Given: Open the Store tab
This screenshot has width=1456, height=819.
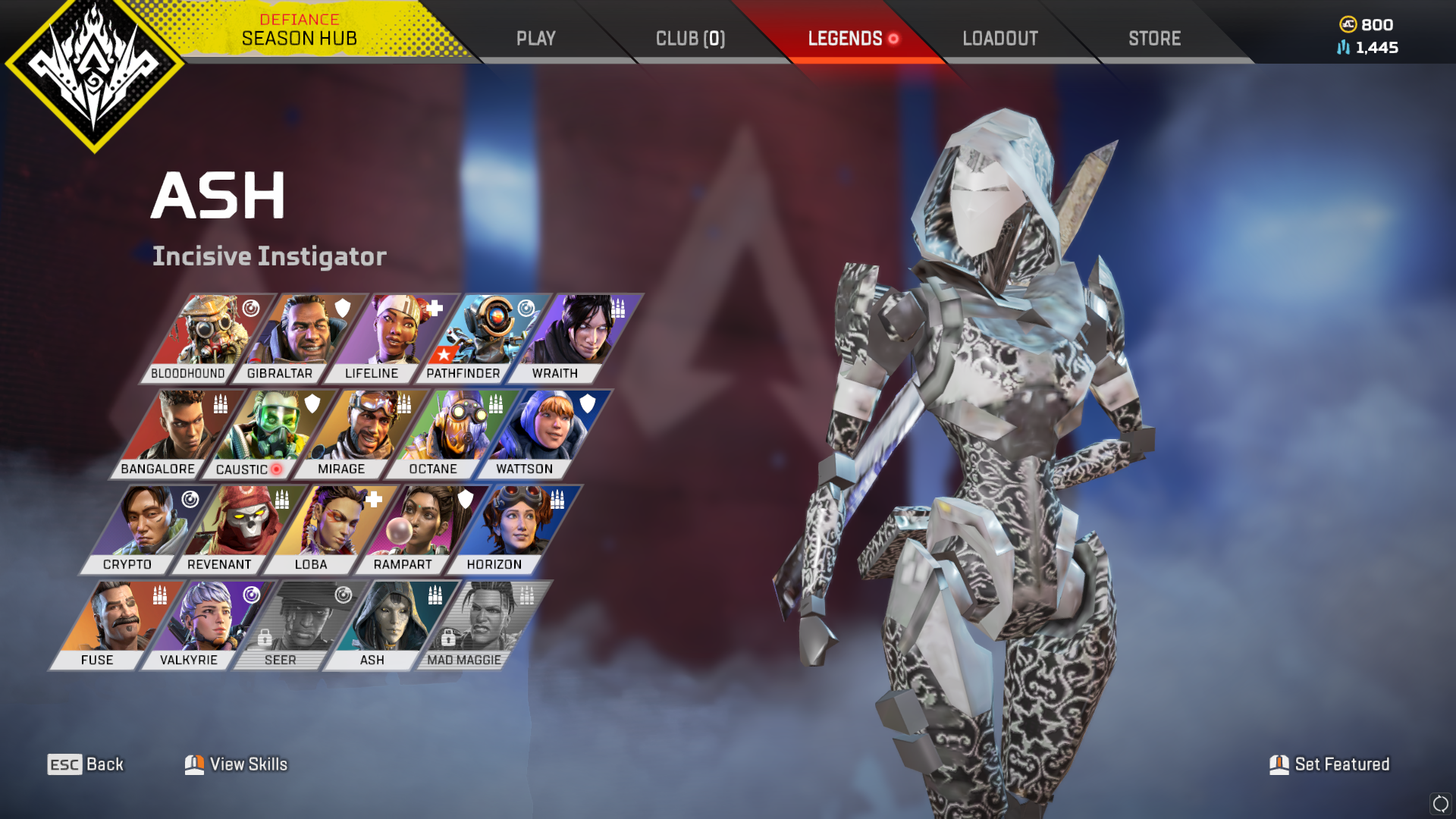Looking at the screenshot, I should click(1154, 38).
